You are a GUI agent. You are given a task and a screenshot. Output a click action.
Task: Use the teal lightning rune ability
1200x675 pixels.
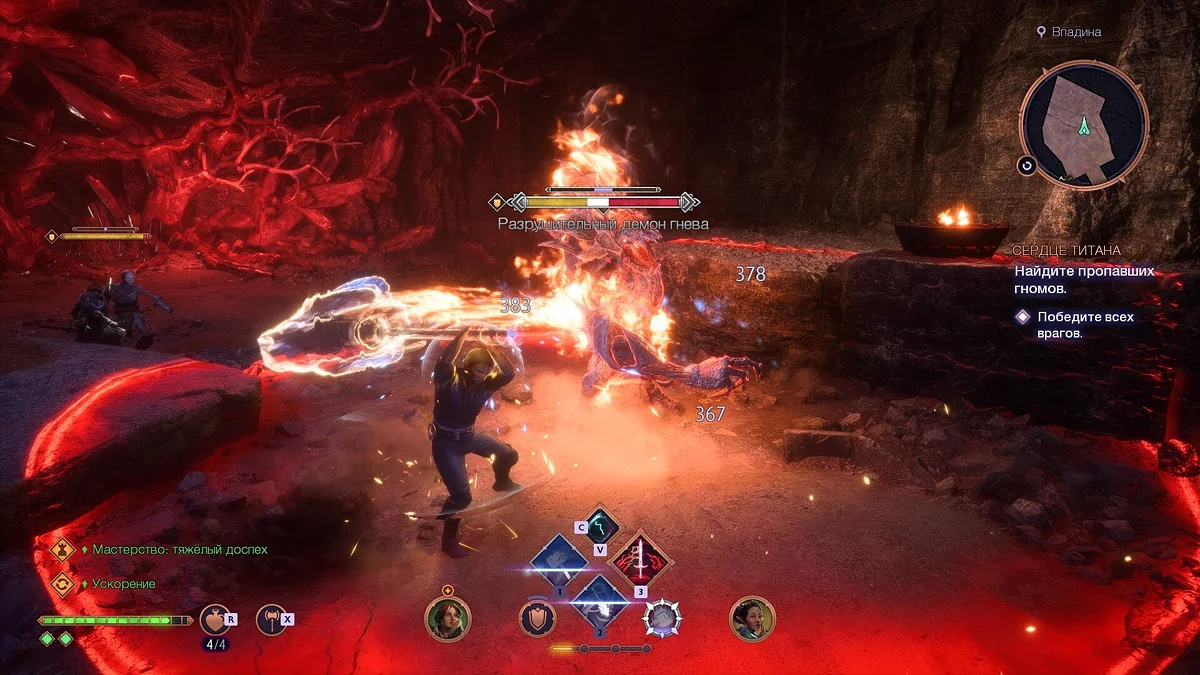click(599, 525)
